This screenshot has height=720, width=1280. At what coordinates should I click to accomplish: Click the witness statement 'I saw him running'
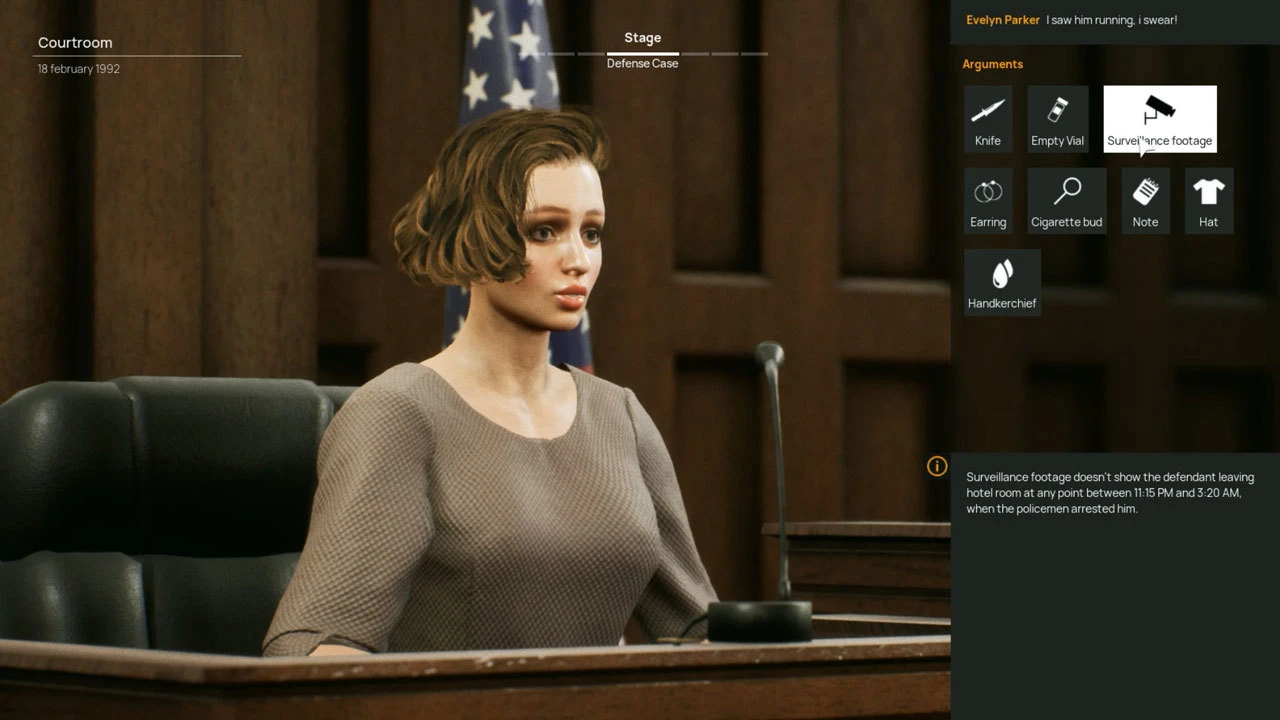[1113, 20]
